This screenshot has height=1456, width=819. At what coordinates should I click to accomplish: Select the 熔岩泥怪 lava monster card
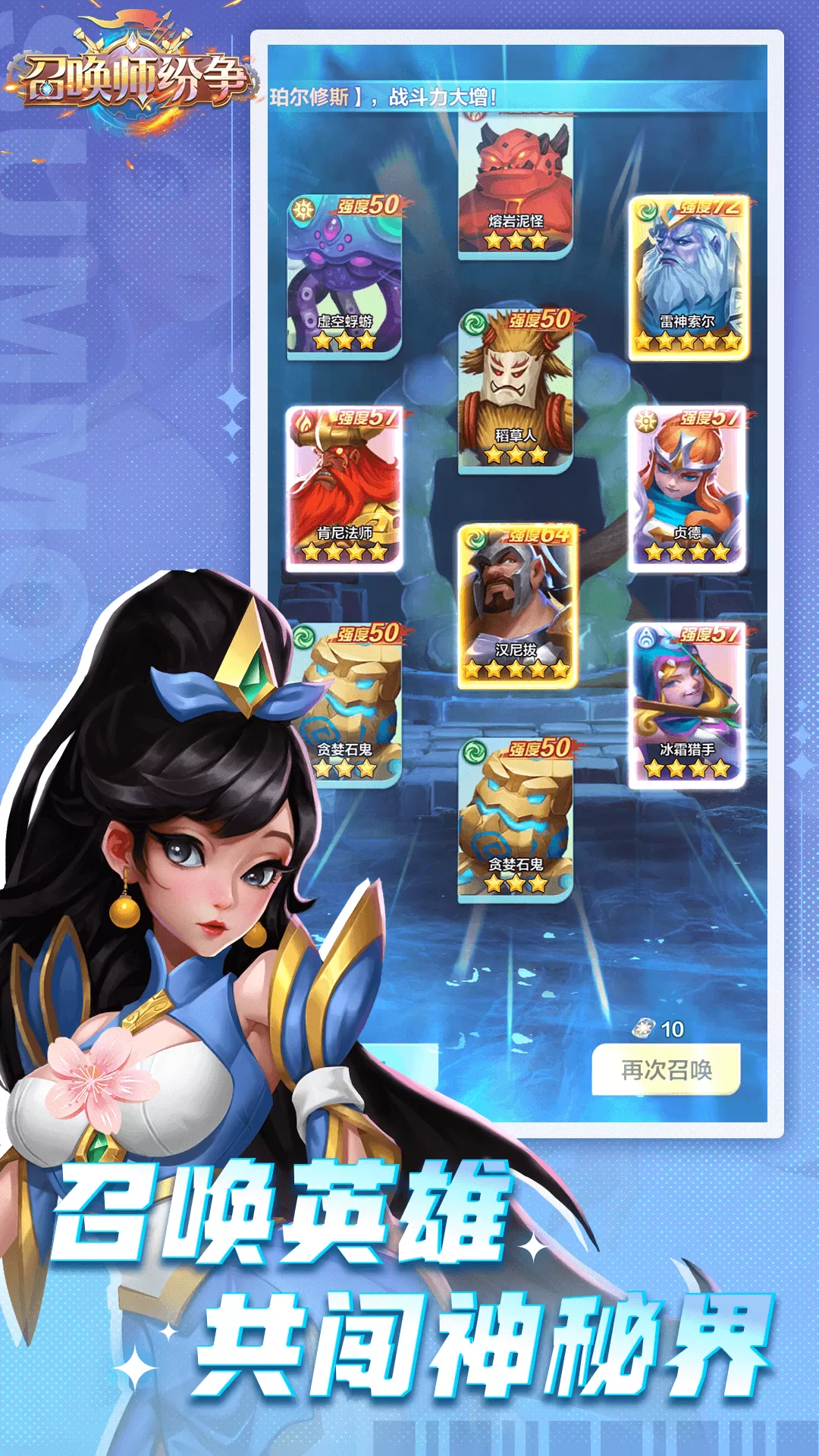pos(516,186)
